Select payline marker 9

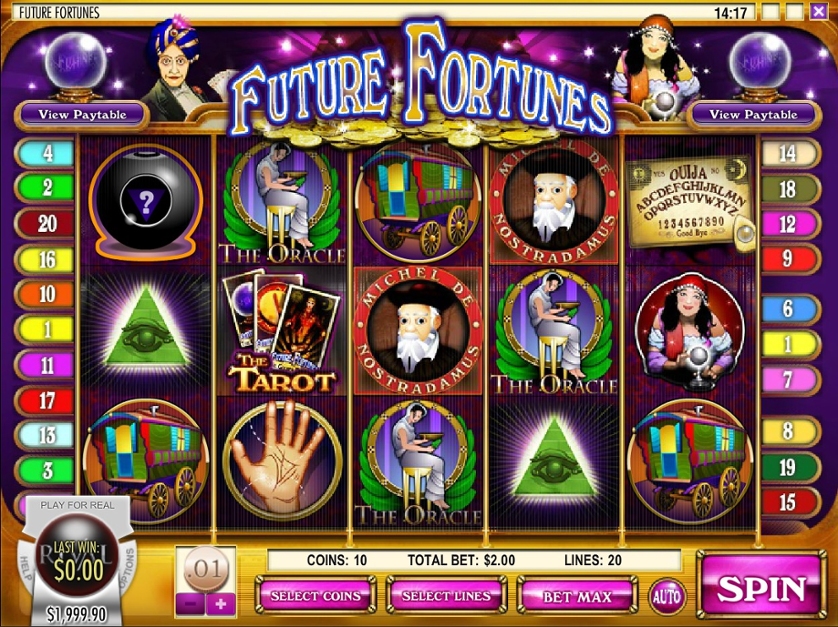tap(787, 259)
